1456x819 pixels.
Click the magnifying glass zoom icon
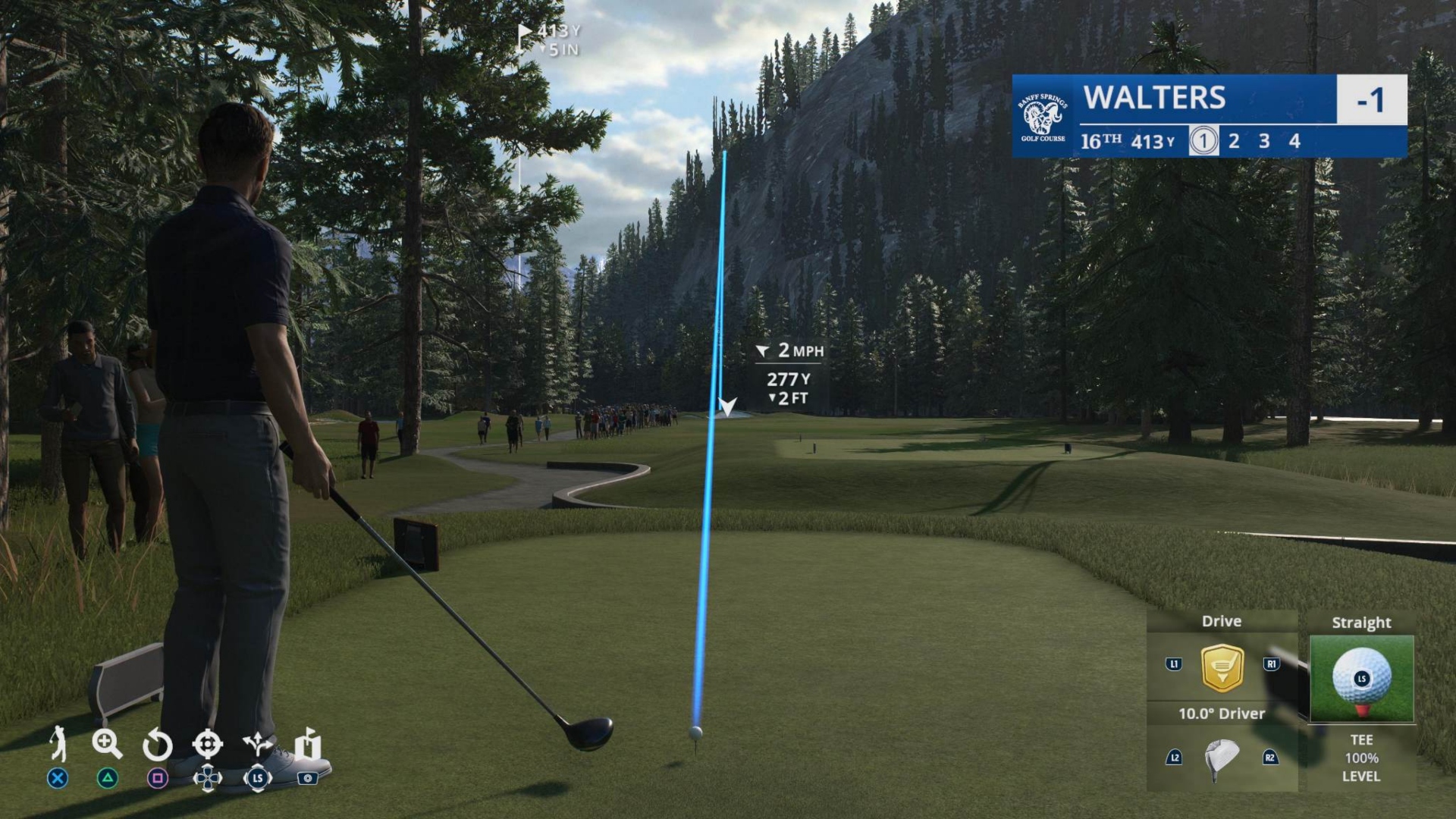point(107,744)
